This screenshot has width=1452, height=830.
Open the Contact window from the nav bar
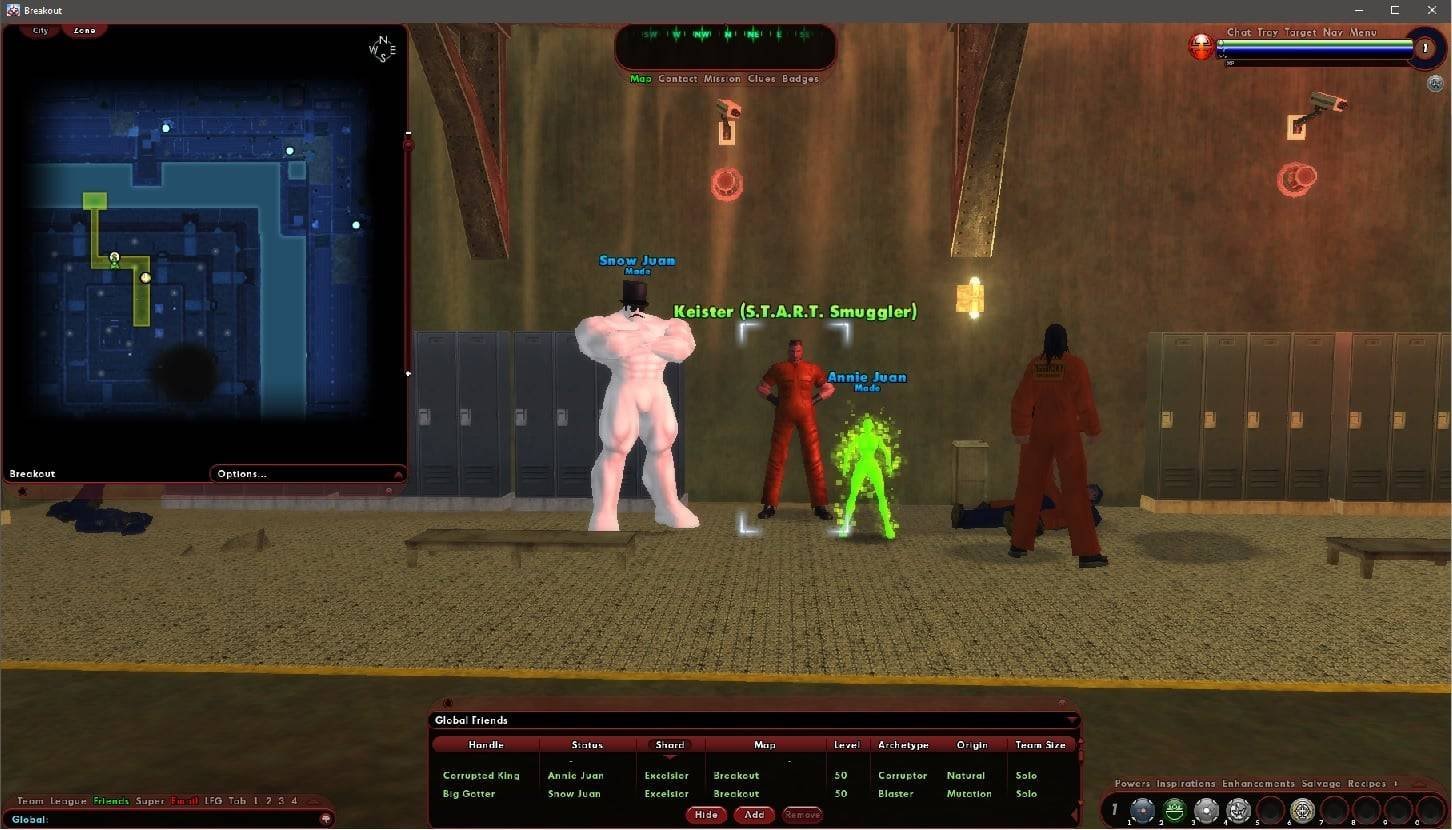click(677, 79)
